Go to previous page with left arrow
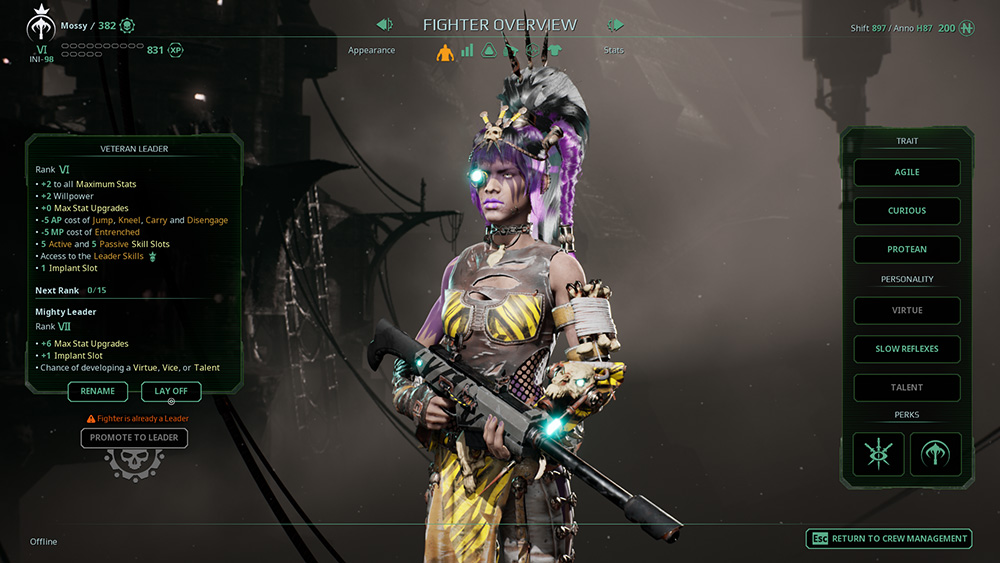 (x=384, y=25)
